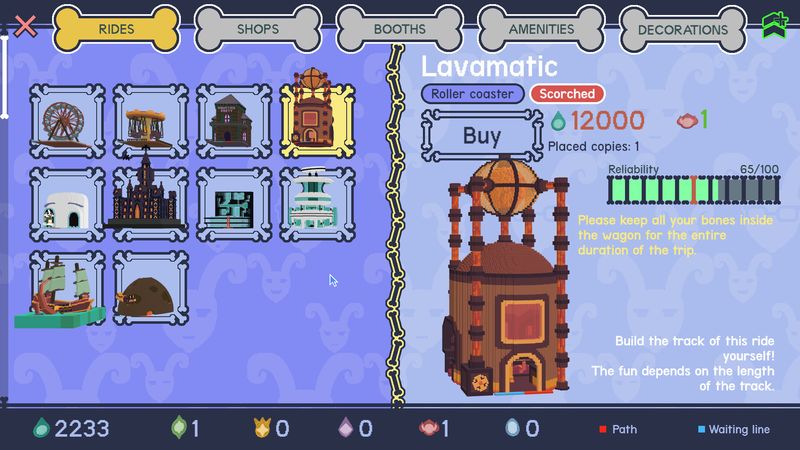800x450 pixels.
Task: Click the Scorched theme tag
Action: (567, 94)
